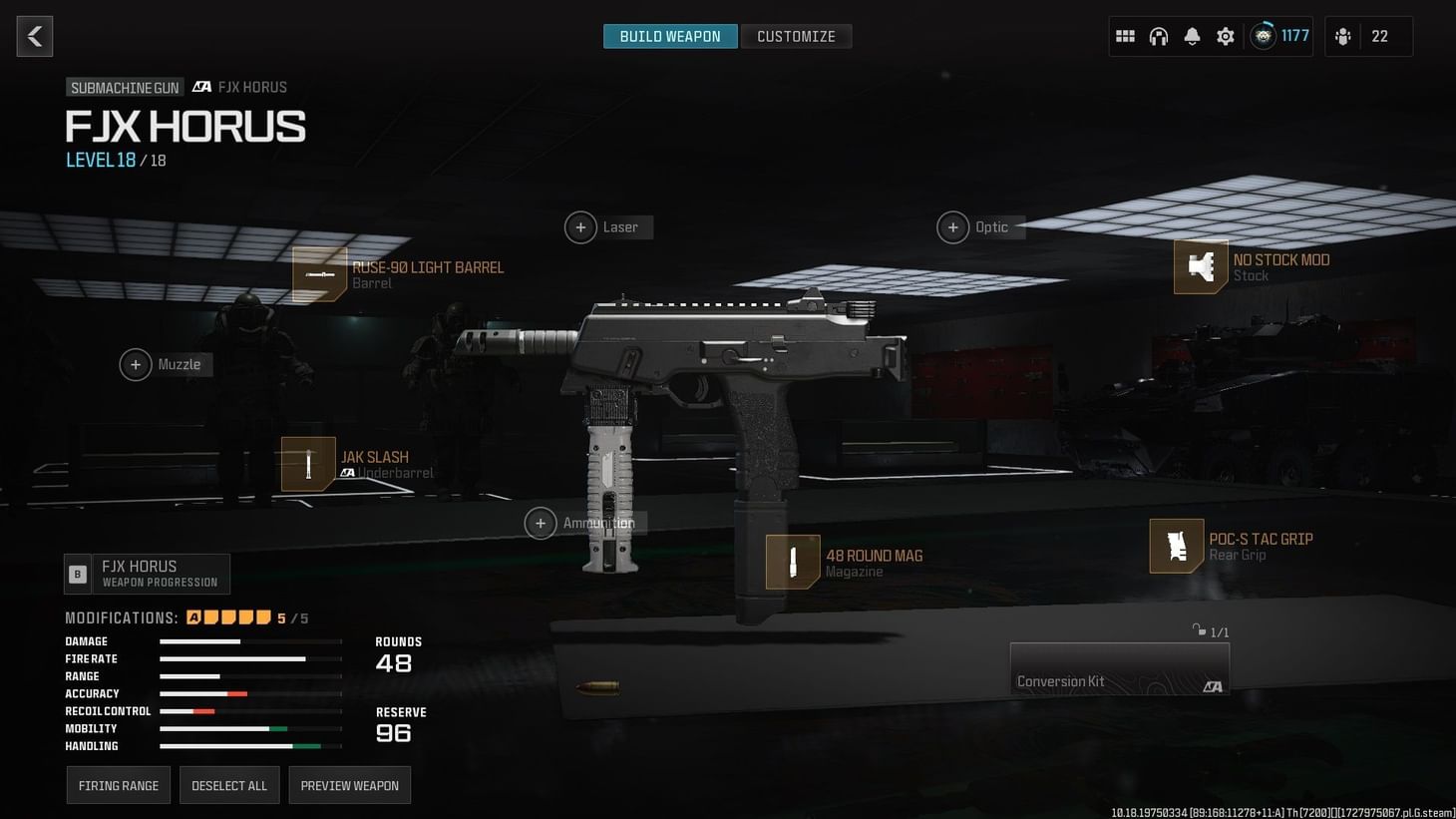The width and height of the screenshot is (1456, 819).
Task: Click the notifications bell icon
Action: (1192, 35)
